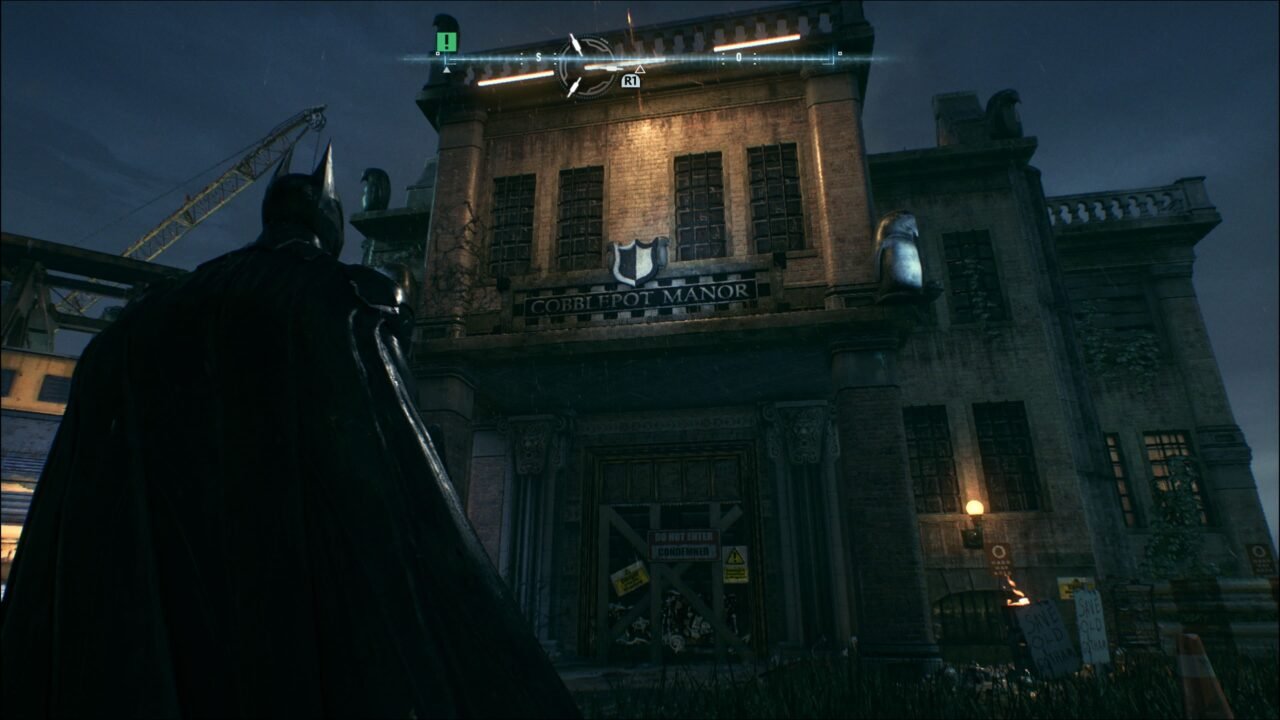Screen dimensions: 1280x720
Task: Expand the left end cap of the compass bar
Action: [x=437, y=54]
